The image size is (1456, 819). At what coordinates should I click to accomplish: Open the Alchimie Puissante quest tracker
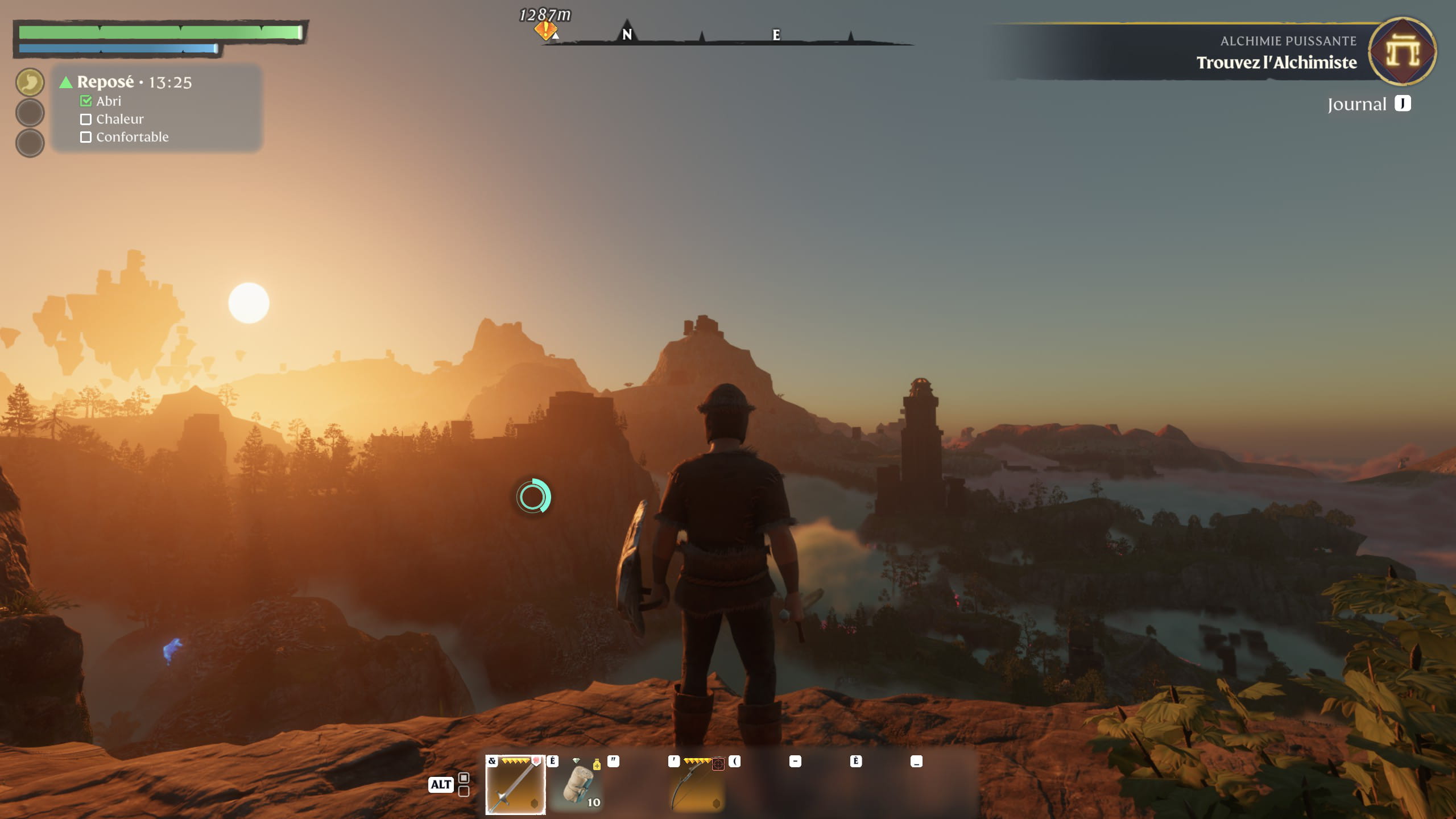pos(1276,52)
